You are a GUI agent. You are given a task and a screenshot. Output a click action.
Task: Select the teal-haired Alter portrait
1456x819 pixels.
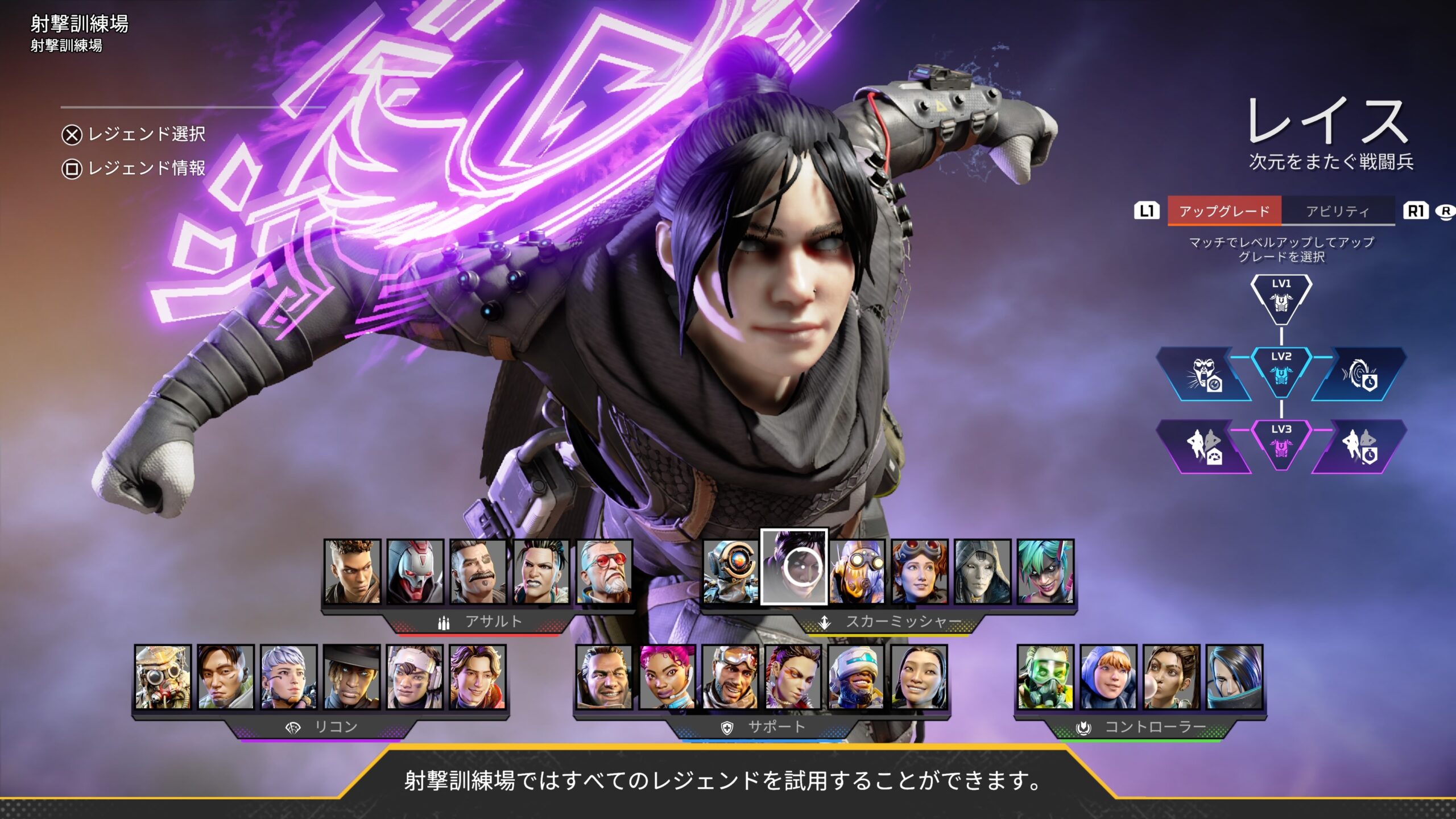[1045, 572]
